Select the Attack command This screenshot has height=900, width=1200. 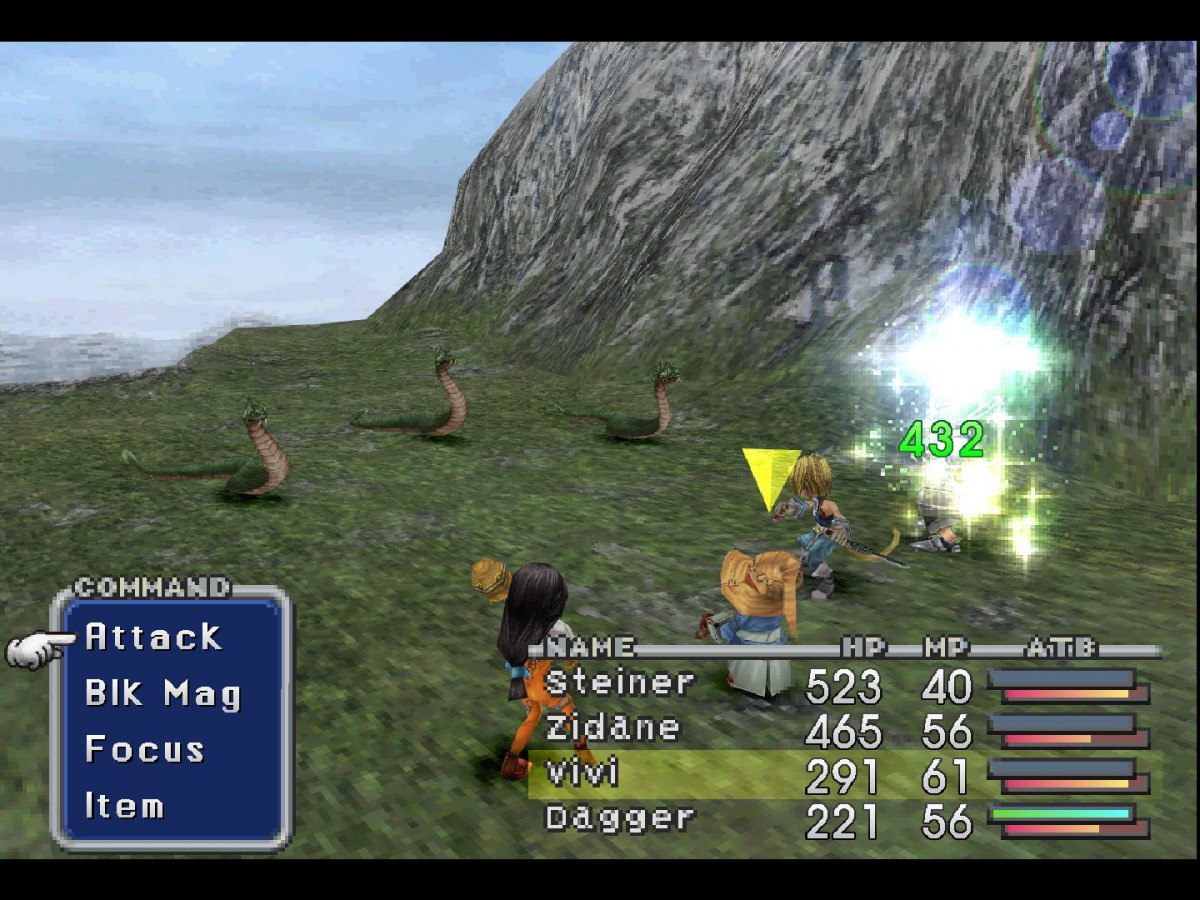(153, 637)
